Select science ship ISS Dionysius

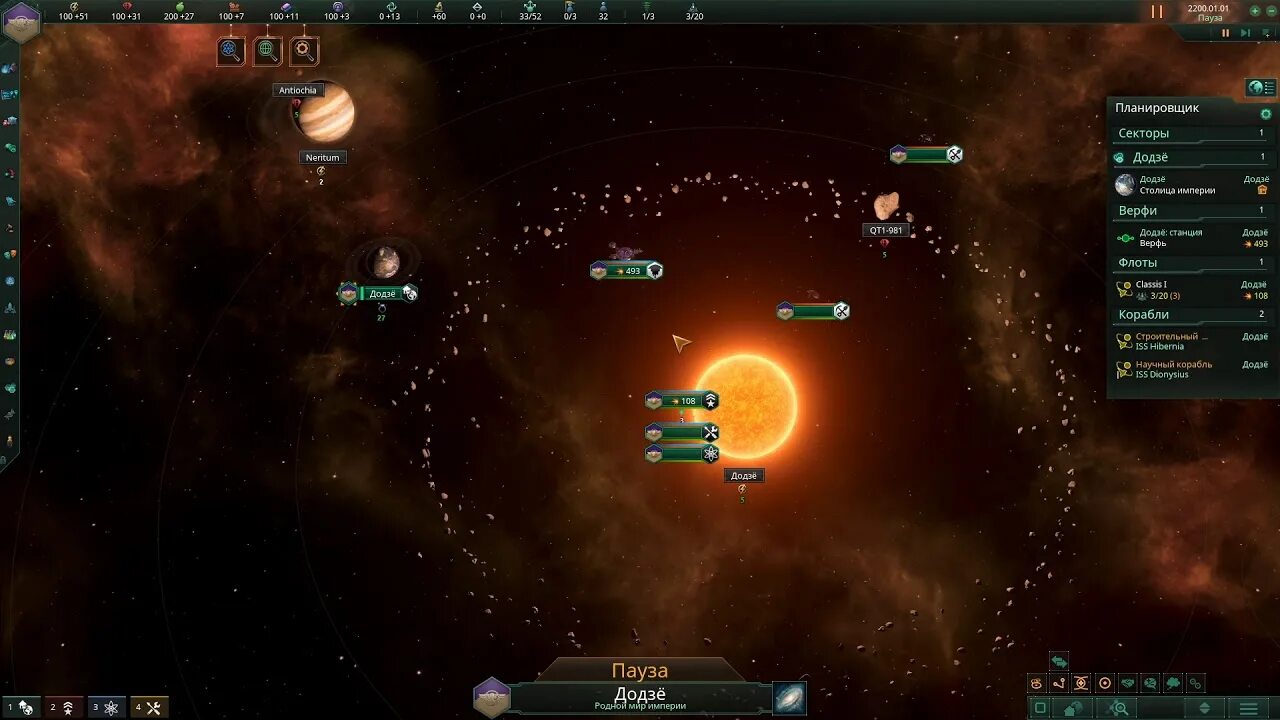click(x=1190, y=369)
